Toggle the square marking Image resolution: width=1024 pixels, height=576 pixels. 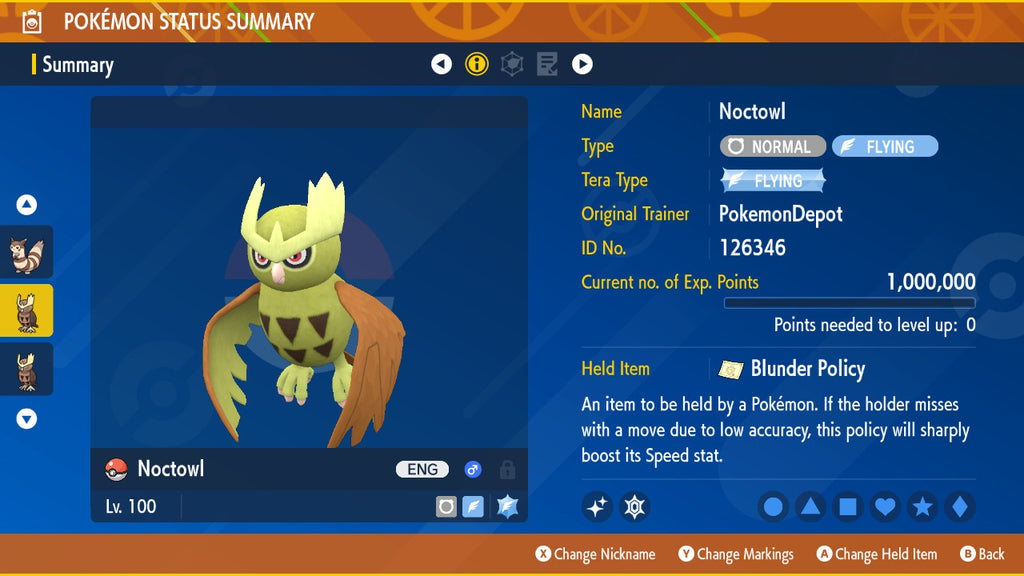847,507
